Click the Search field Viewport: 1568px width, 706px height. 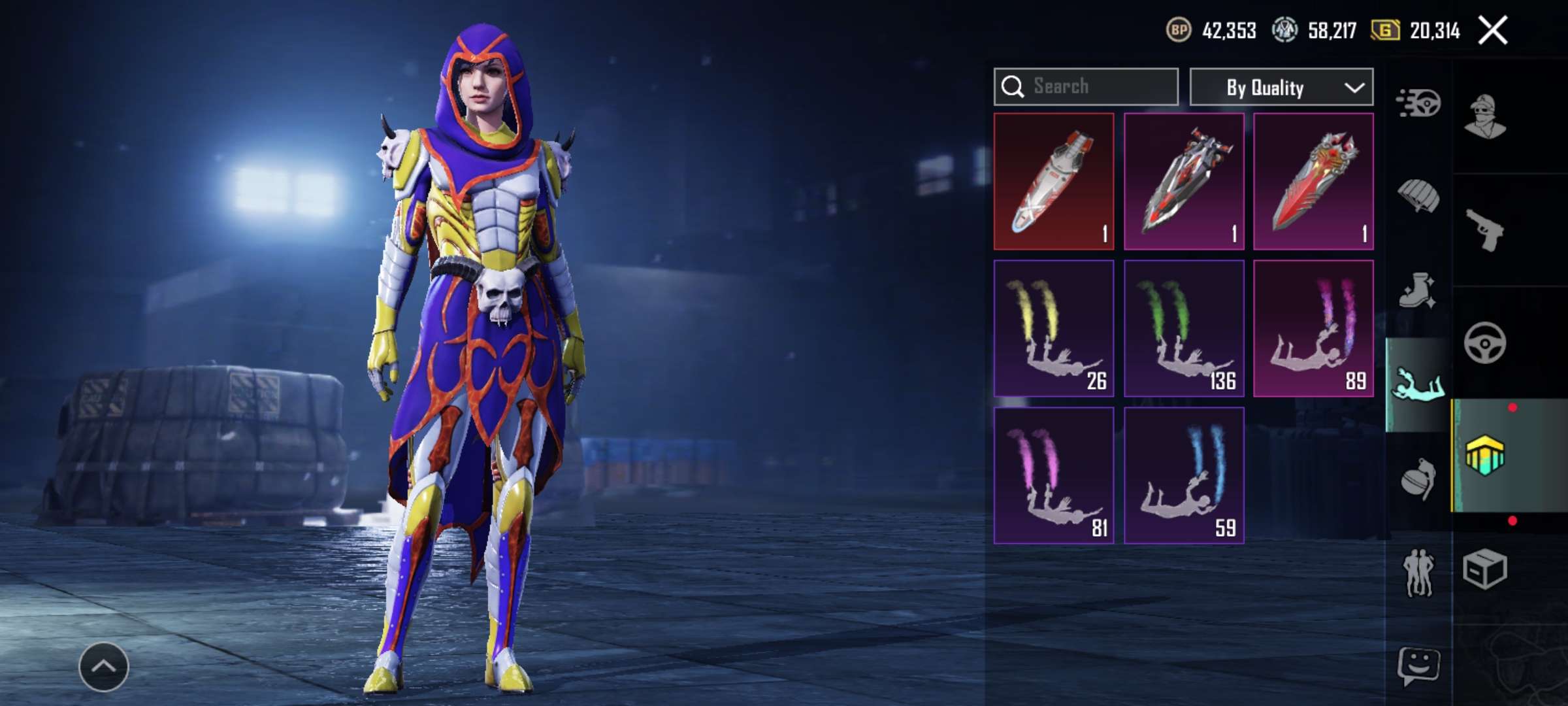pos(1086,87)
